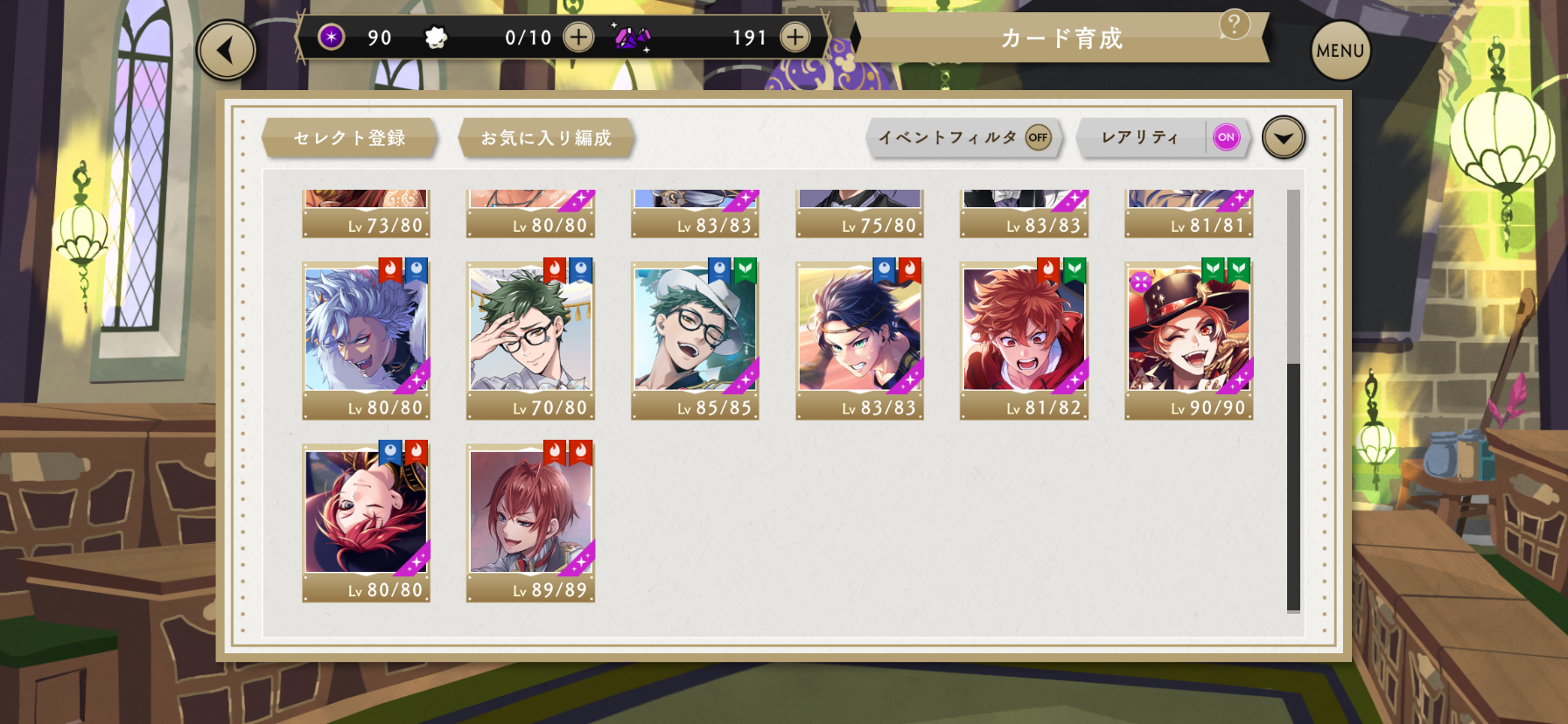
Task: Toggle the レアリティ rarity sort
Action: click(1226, 137)
